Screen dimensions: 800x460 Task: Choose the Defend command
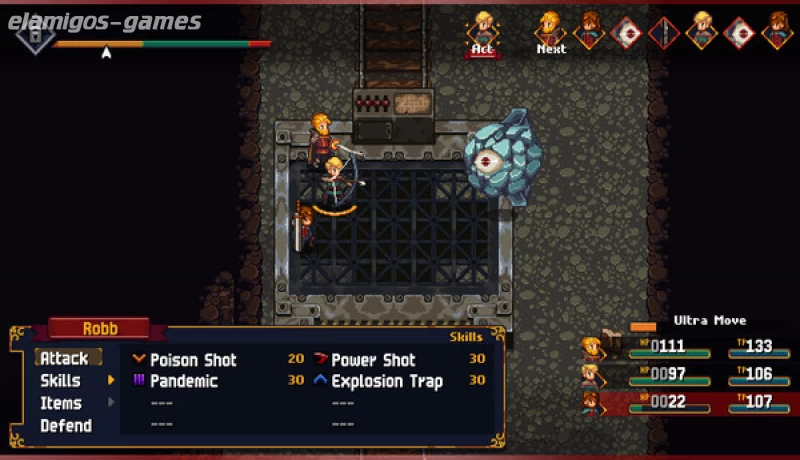66,426
